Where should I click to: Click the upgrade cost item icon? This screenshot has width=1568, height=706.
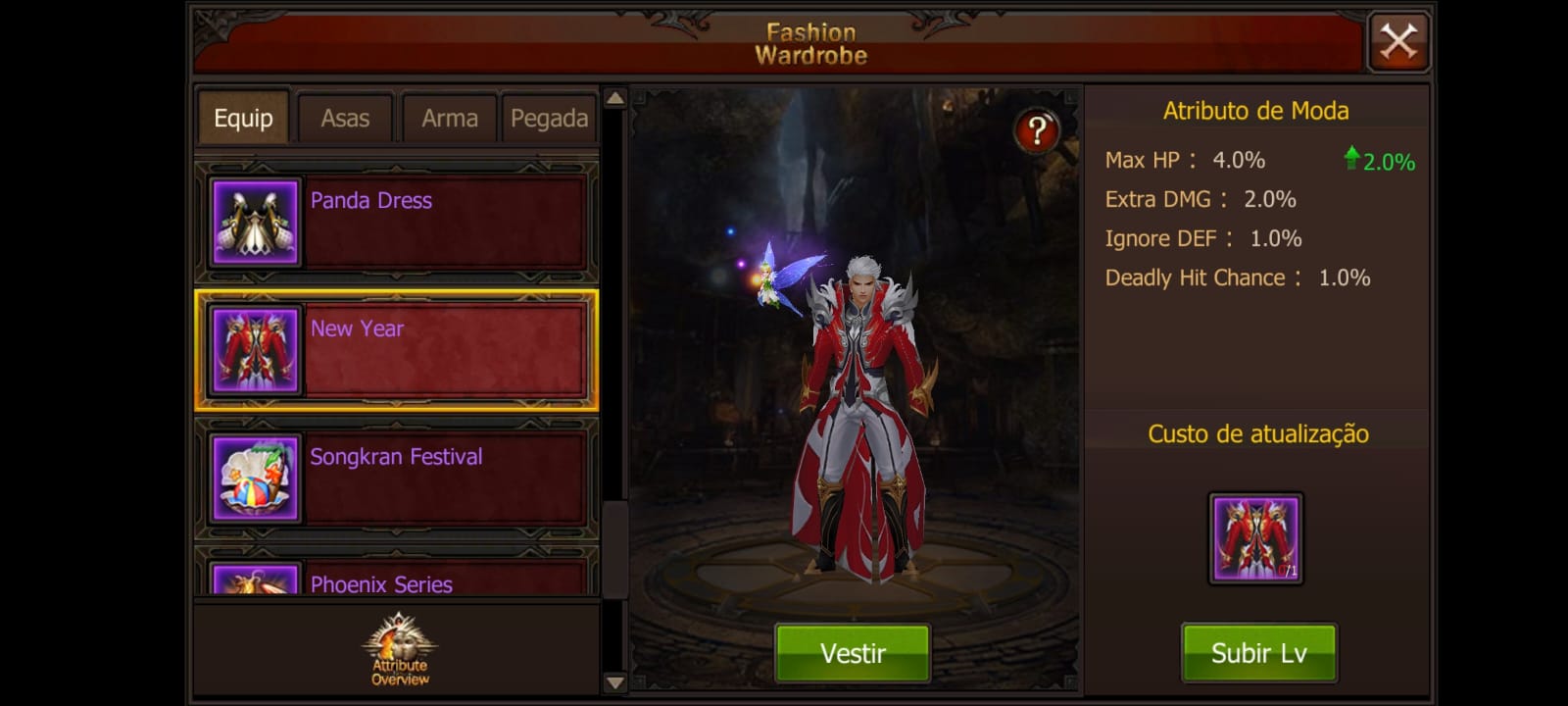pyautogui.click(x=1255, y=538)
